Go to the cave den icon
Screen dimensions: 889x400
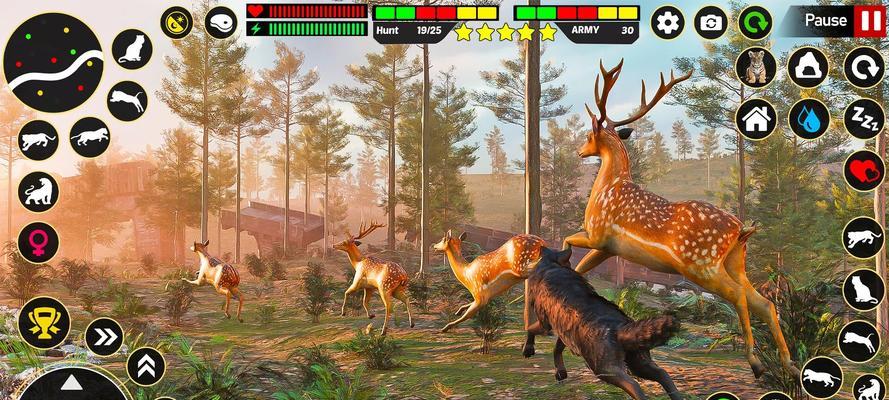(x=808, y=69)
